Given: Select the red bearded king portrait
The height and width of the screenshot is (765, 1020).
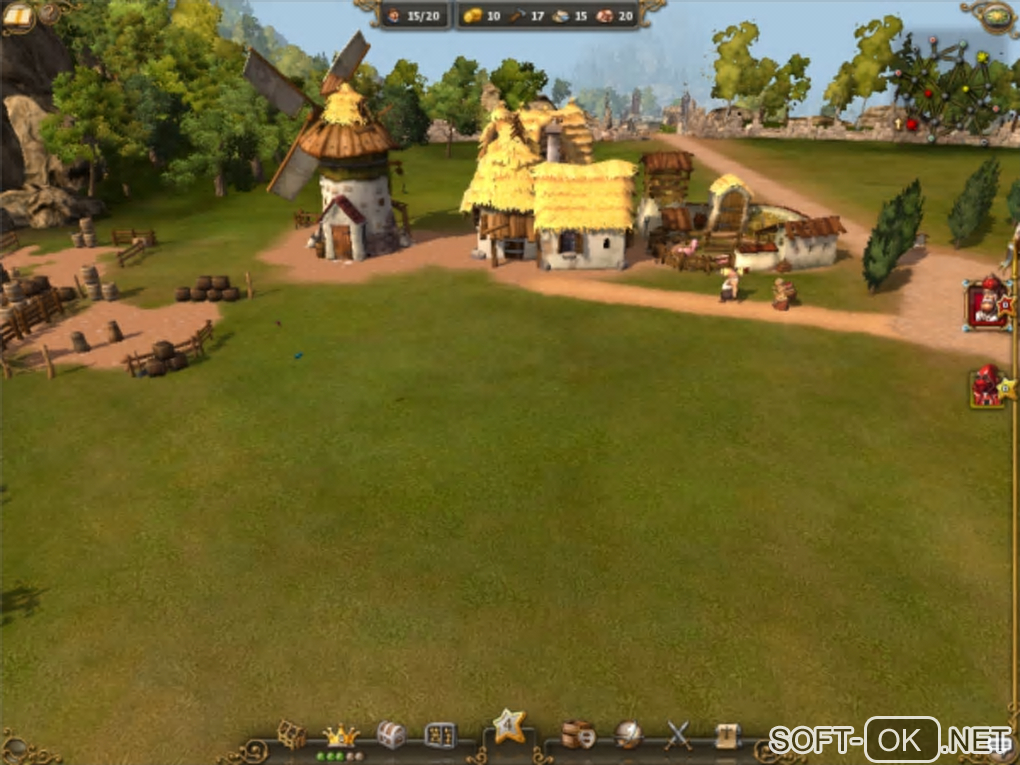Looking at the screenshot, I should coord(987,304).
